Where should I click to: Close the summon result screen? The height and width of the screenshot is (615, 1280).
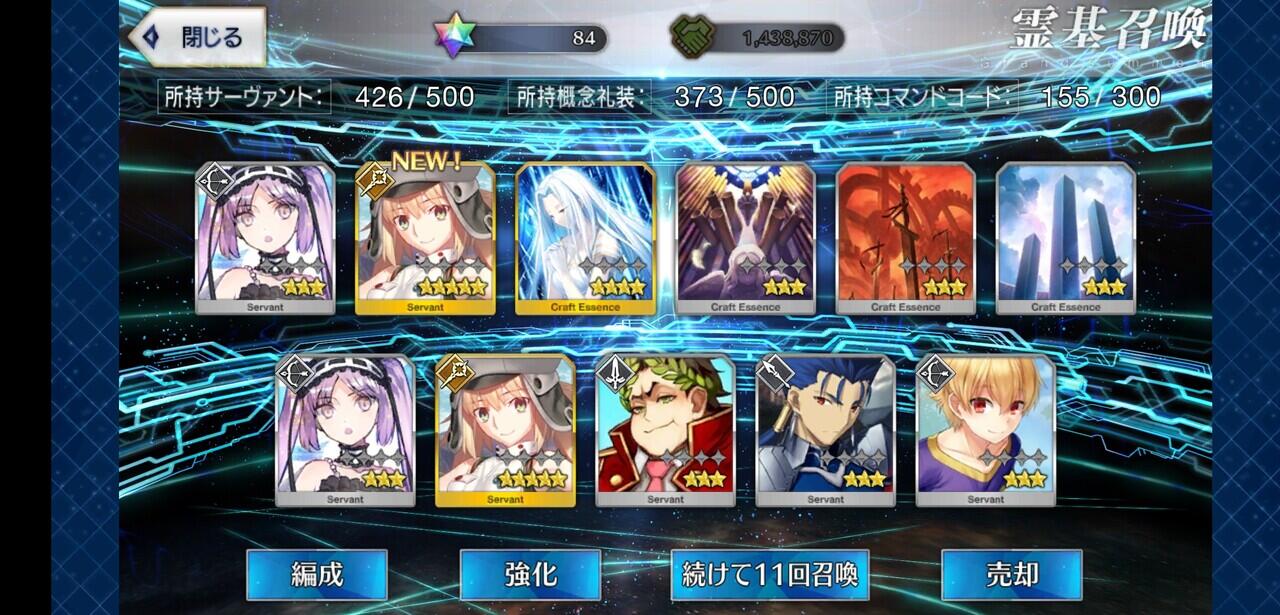point(196,38)
